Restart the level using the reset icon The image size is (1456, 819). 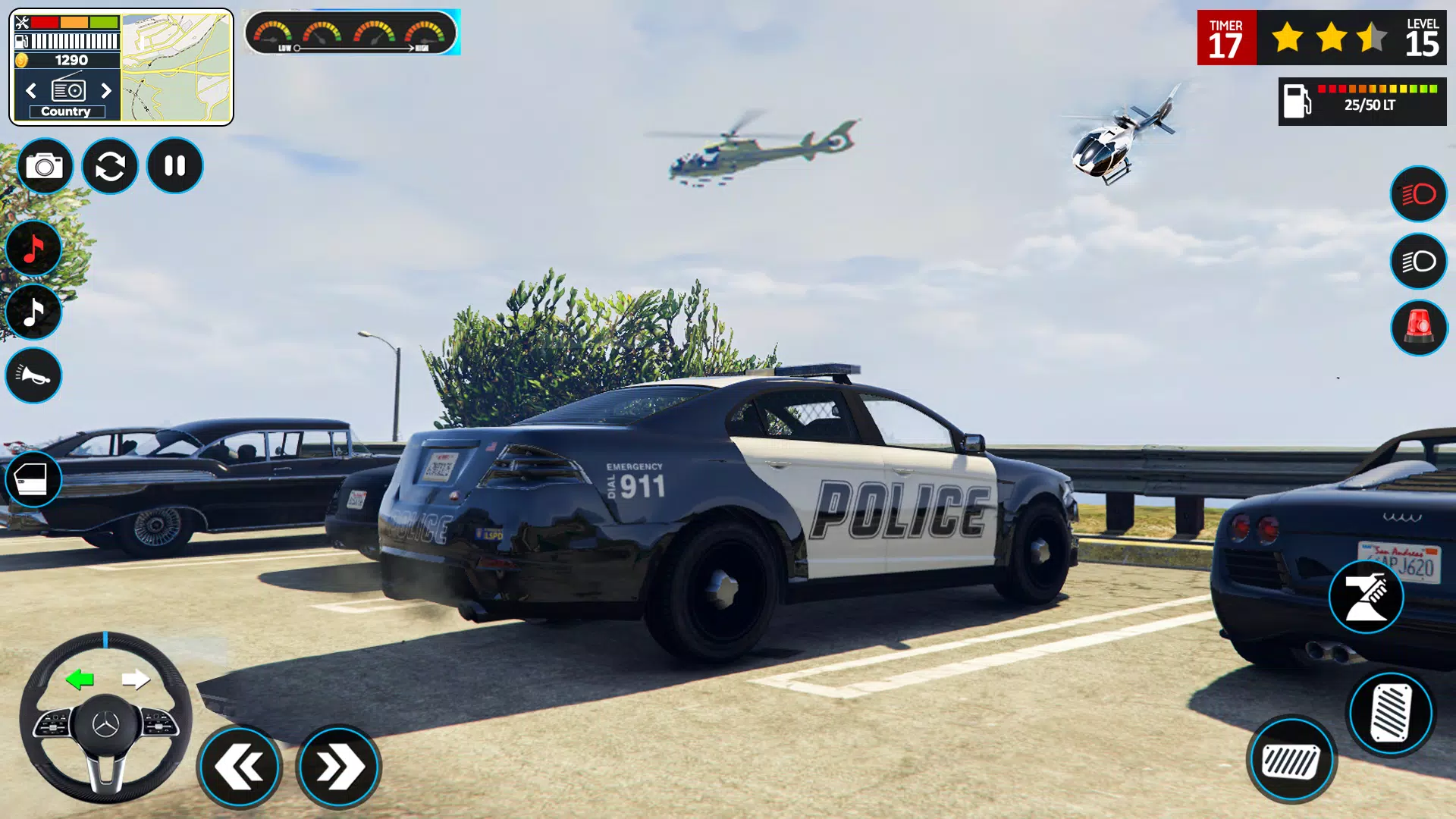111,166
